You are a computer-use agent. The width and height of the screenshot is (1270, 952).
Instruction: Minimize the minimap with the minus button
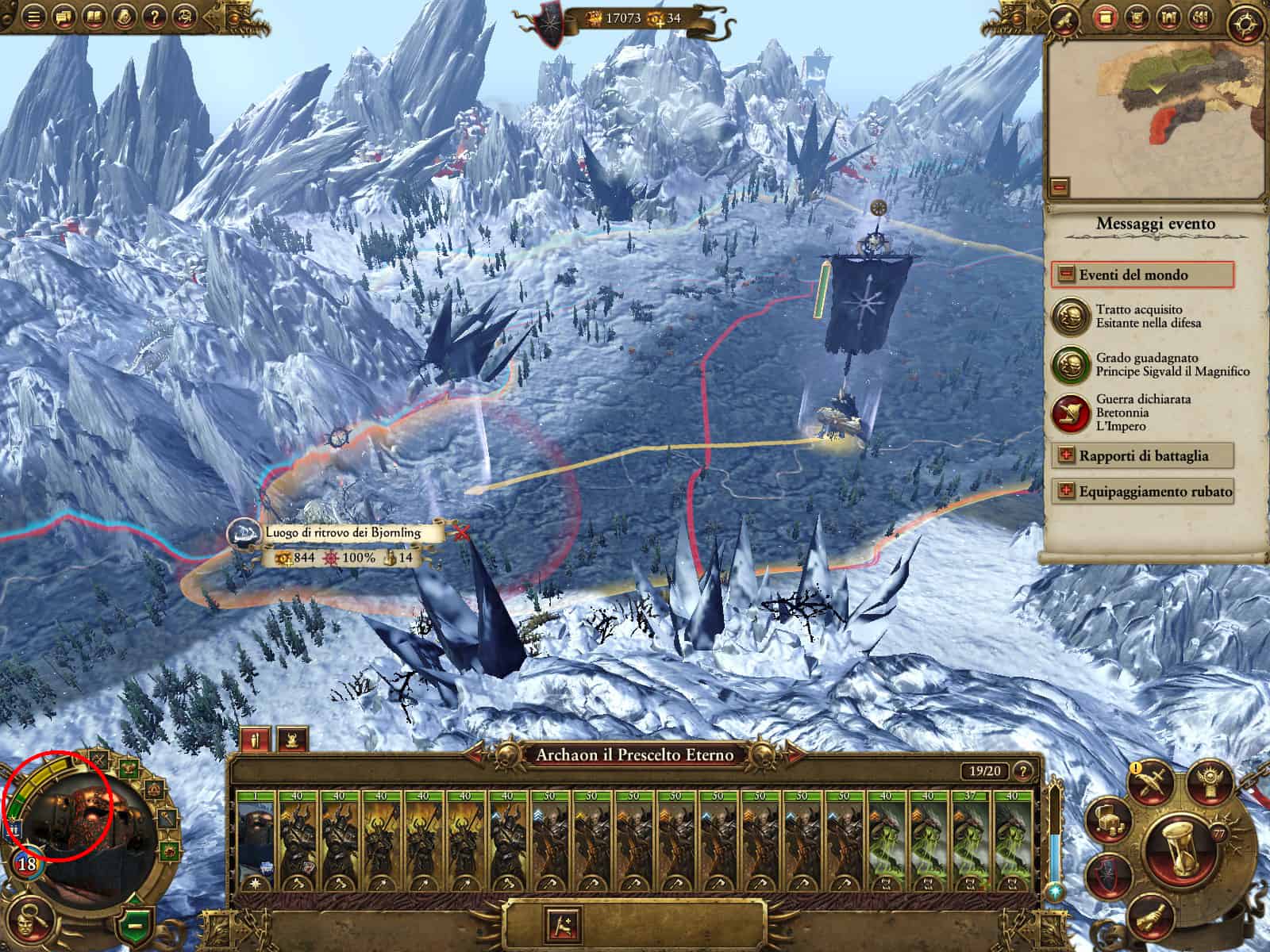coord(1060,187)
